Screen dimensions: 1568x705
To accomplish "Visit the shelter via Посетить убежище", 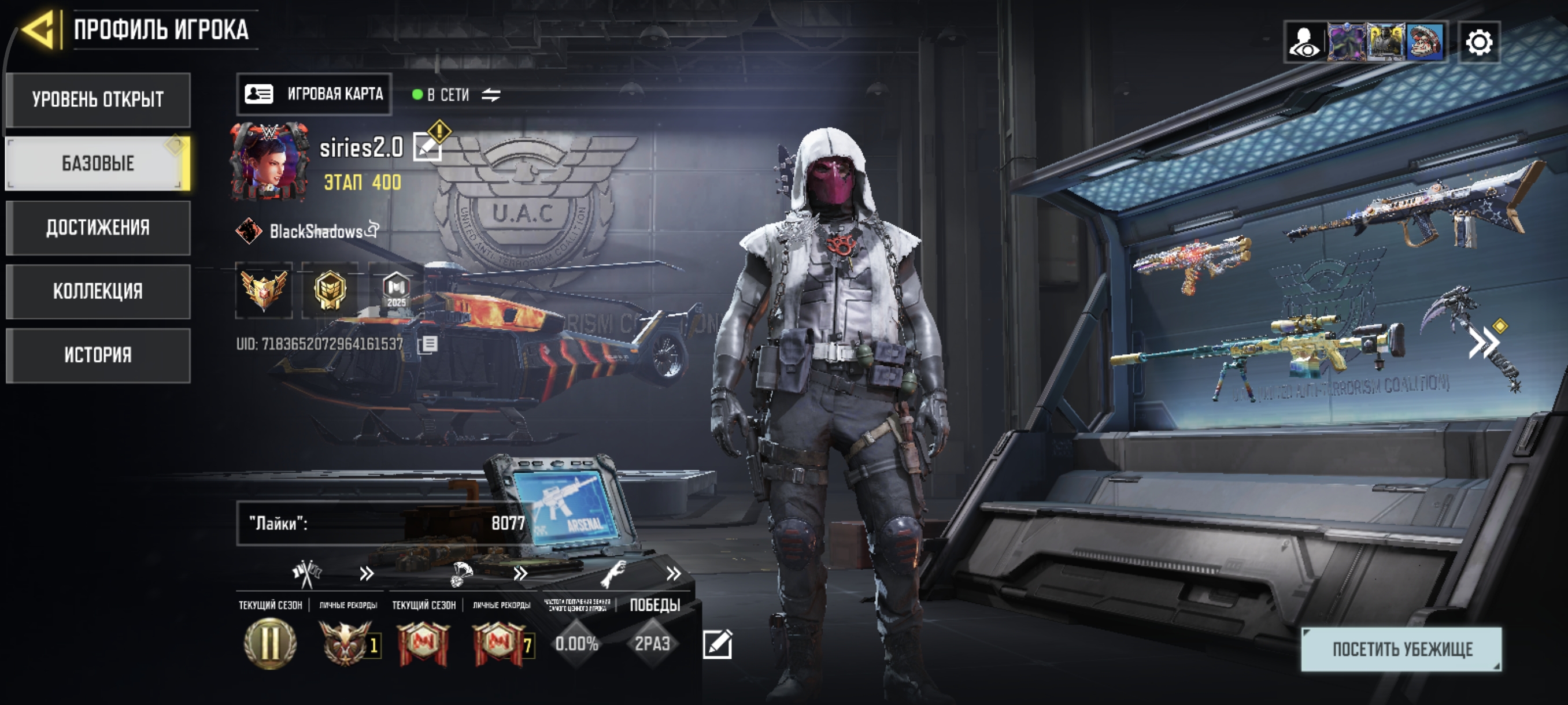I will (1401, 649).
